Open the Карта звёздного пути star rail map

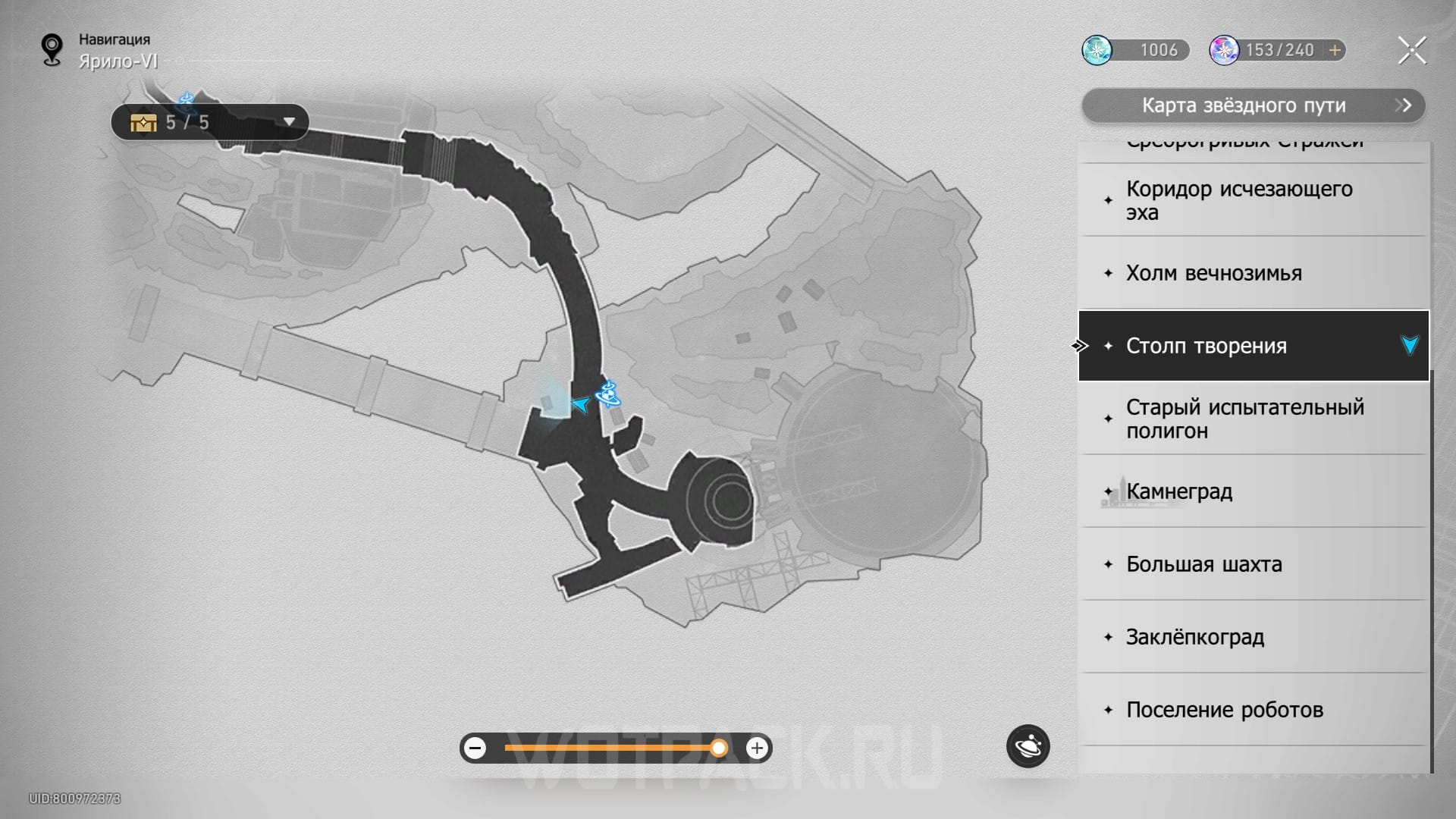coord(1253,105)
